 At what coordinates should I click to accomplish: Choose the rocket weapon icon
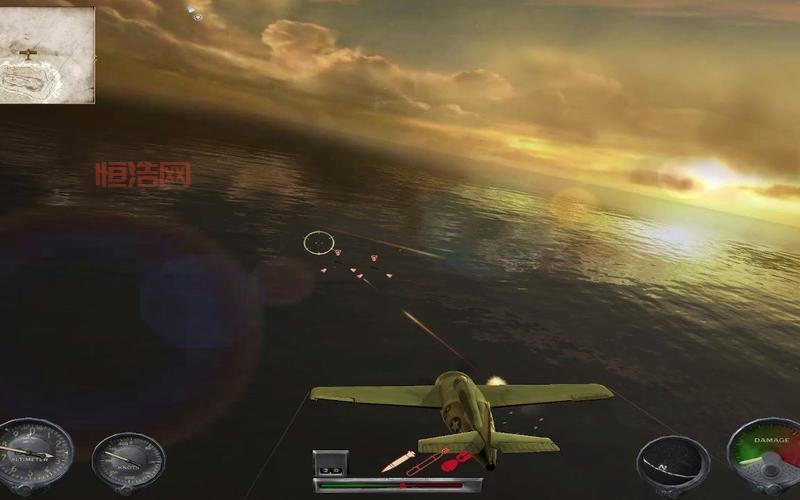[x=427, y=460]
